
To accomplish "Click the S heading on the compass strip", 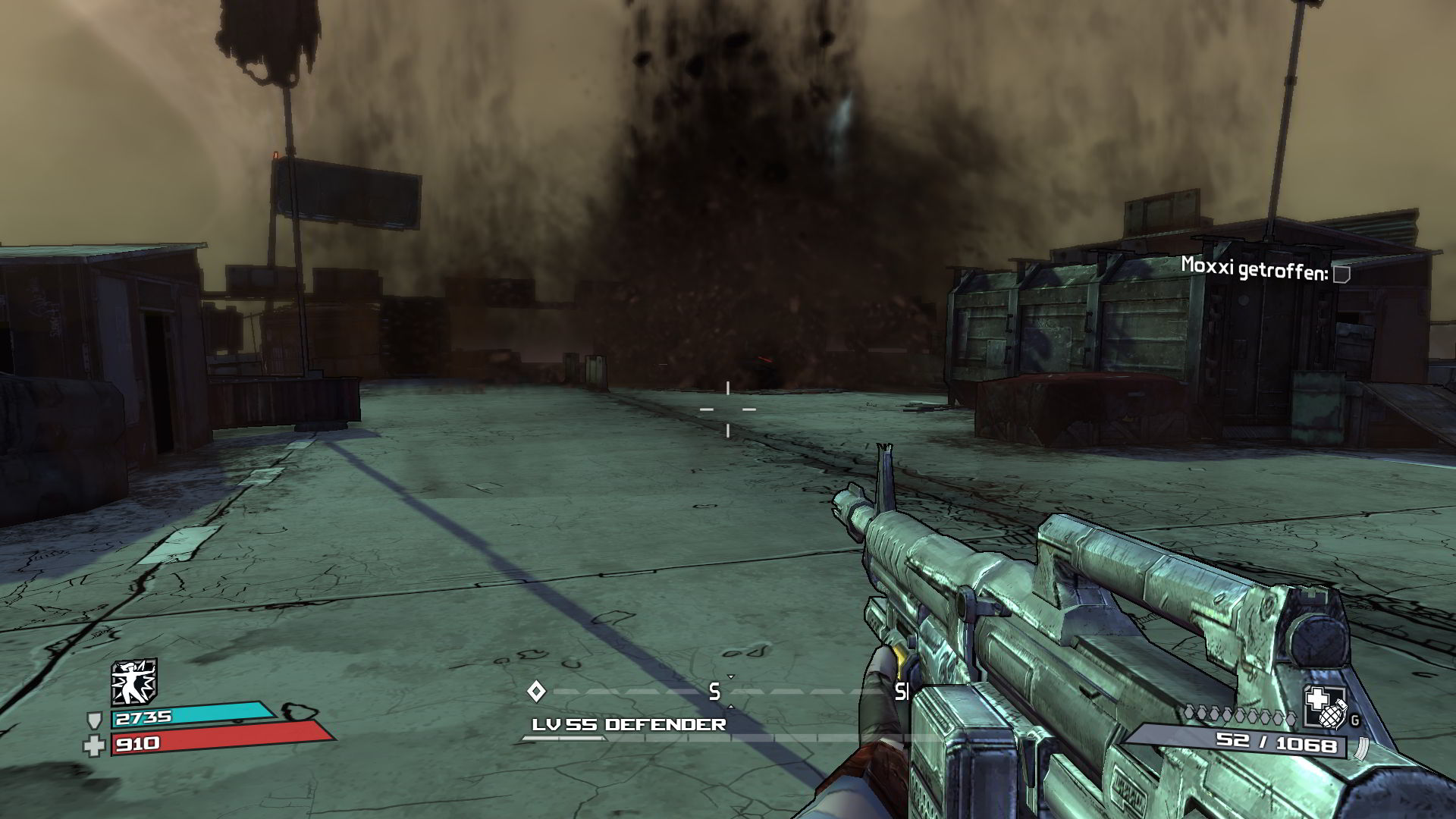I will (x=714, y=692).
